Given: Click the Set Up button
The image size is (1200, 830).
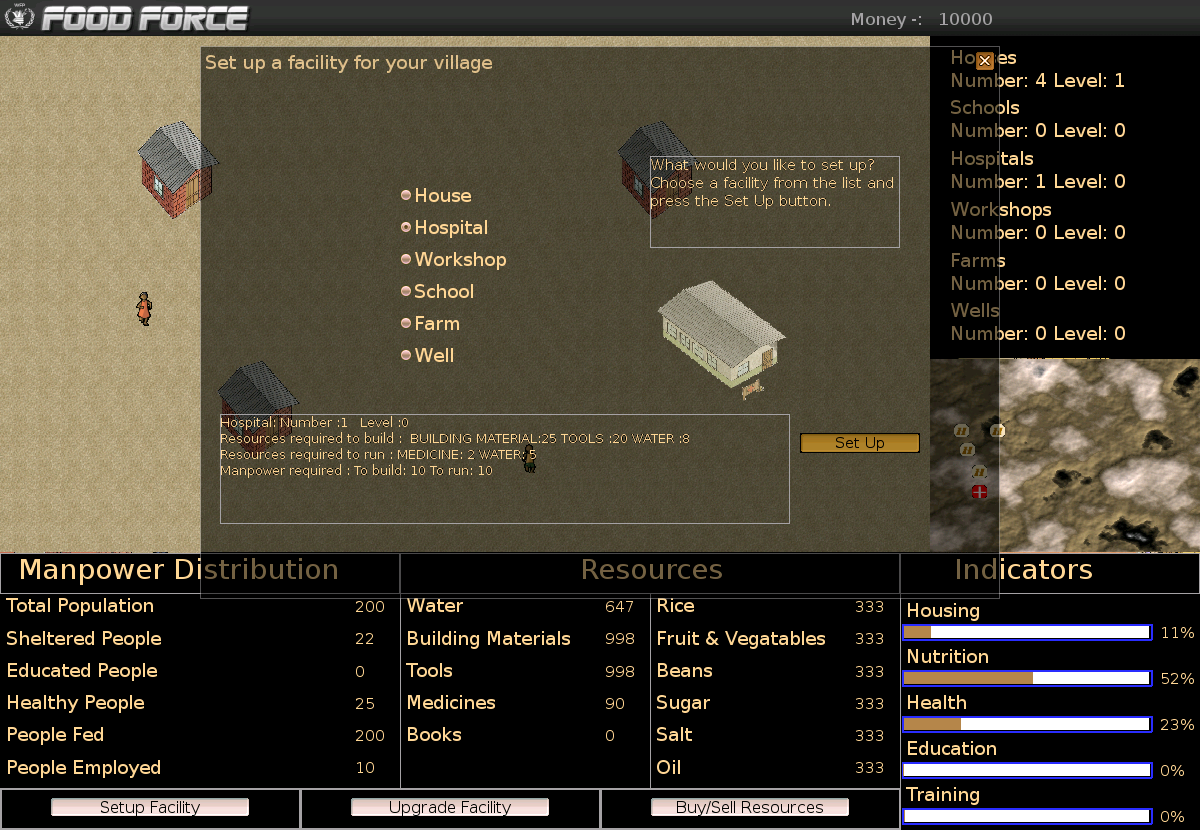Looking at the screenshot, I should [x=859, y=443].
